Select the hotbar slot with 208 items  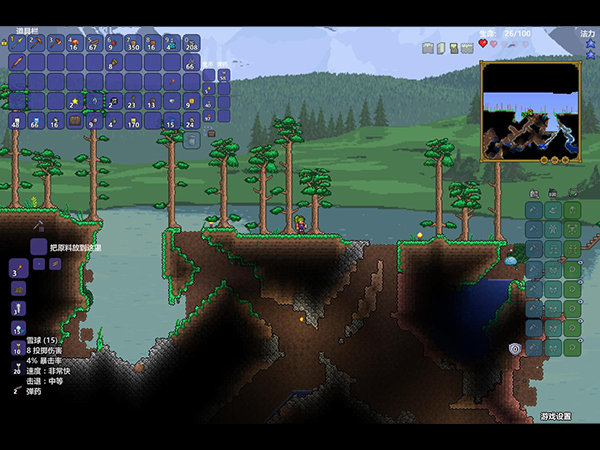coord(190,43)
